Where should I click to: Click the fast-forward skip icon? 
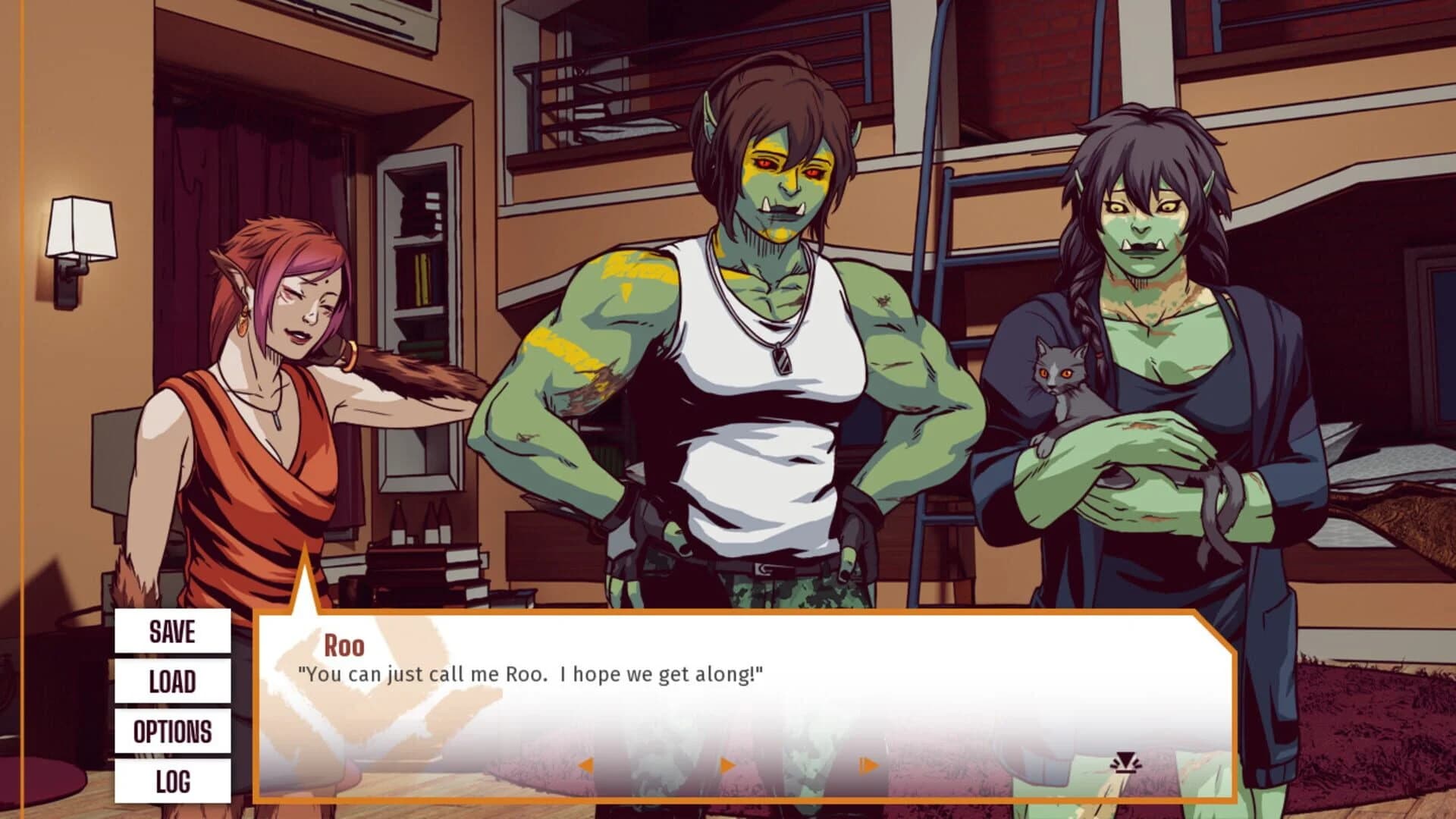point(864,766)
